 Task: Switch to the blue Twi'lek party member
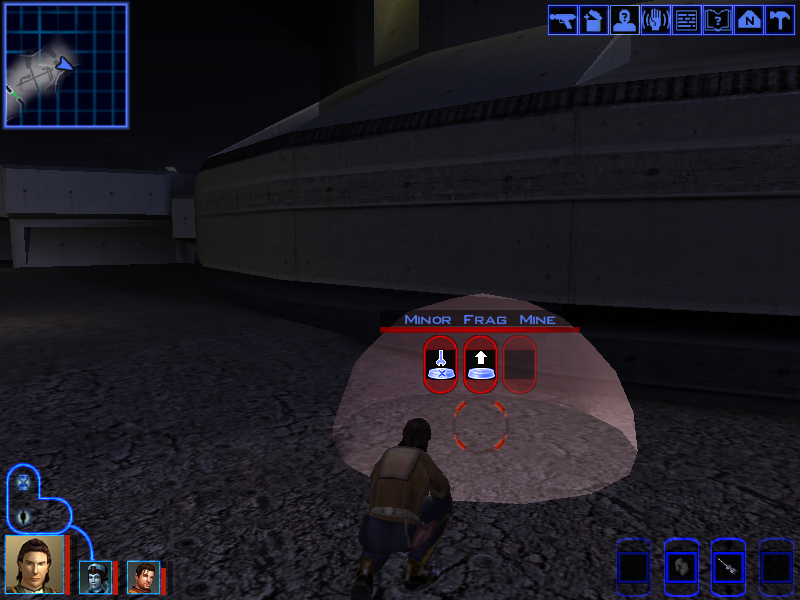[x=95, y=577]
